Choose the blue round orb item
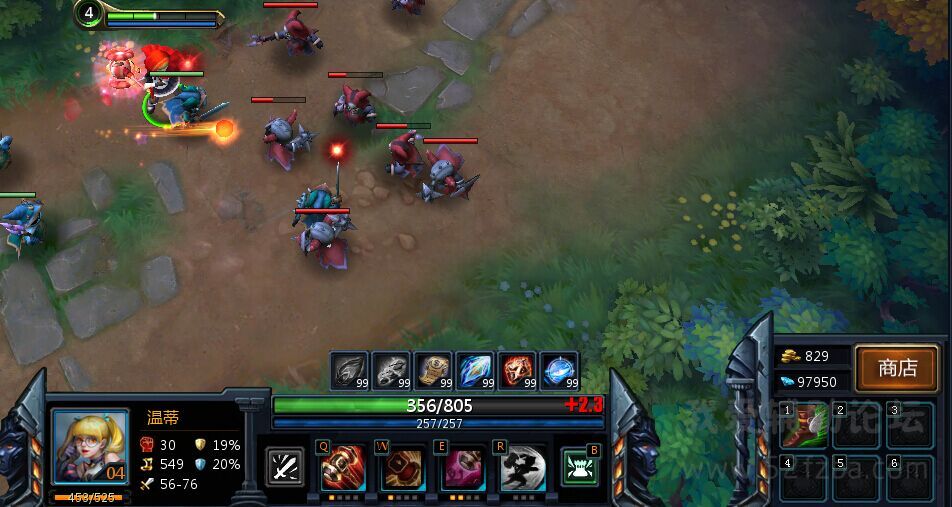Viewport: 952px width, 507px height. pos(559,370)
